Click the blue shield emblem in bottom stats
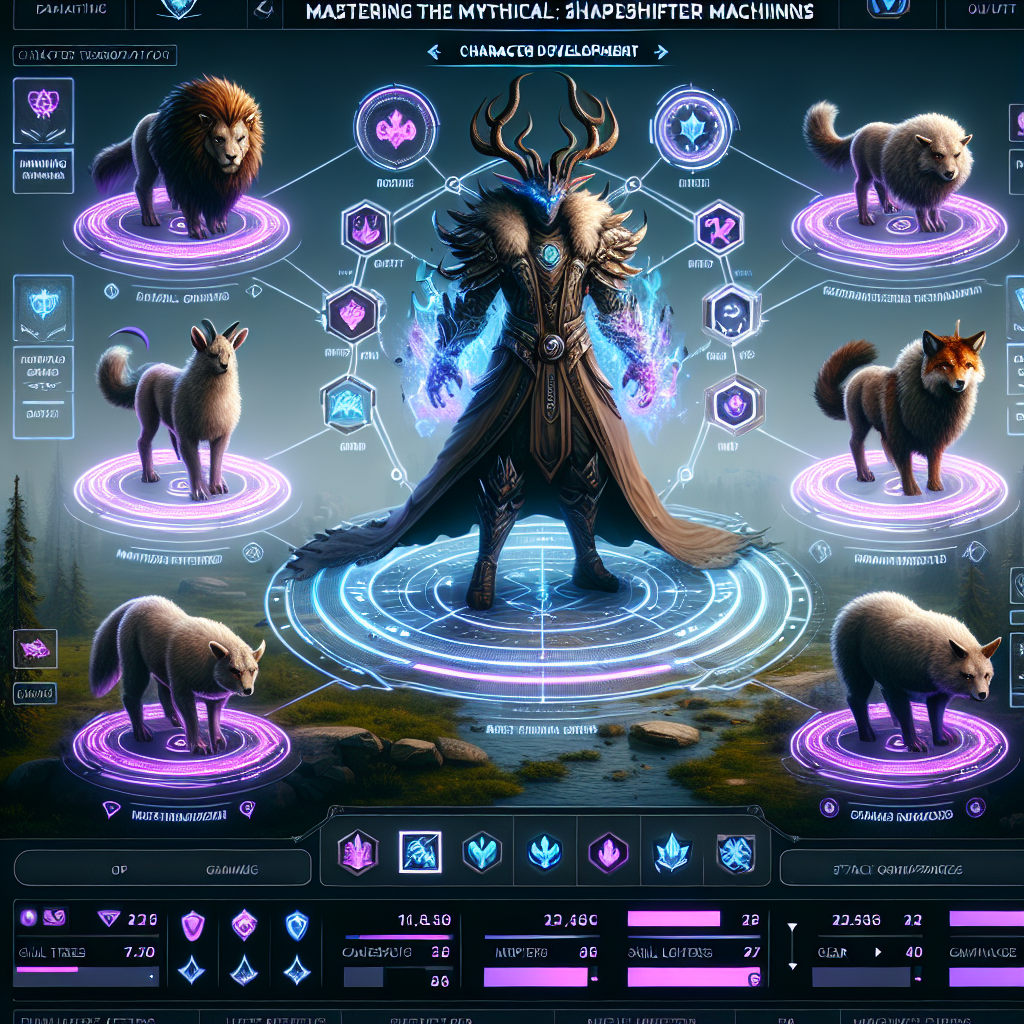 pyautogui.click(x=296, y=925)
